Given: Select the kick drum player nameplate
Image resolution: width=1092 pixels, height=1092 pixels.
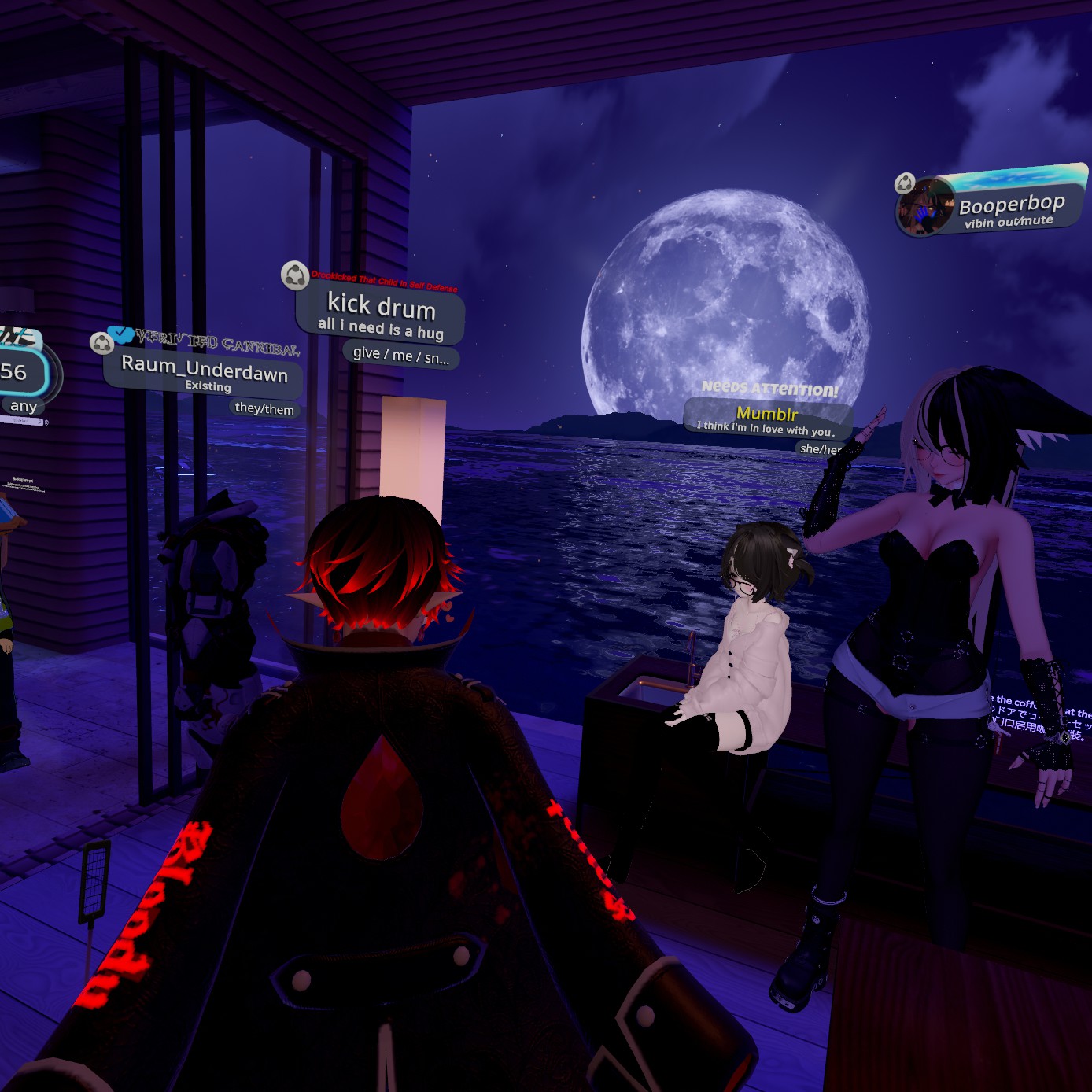Looking at the screenshot, I should [381, 313].
